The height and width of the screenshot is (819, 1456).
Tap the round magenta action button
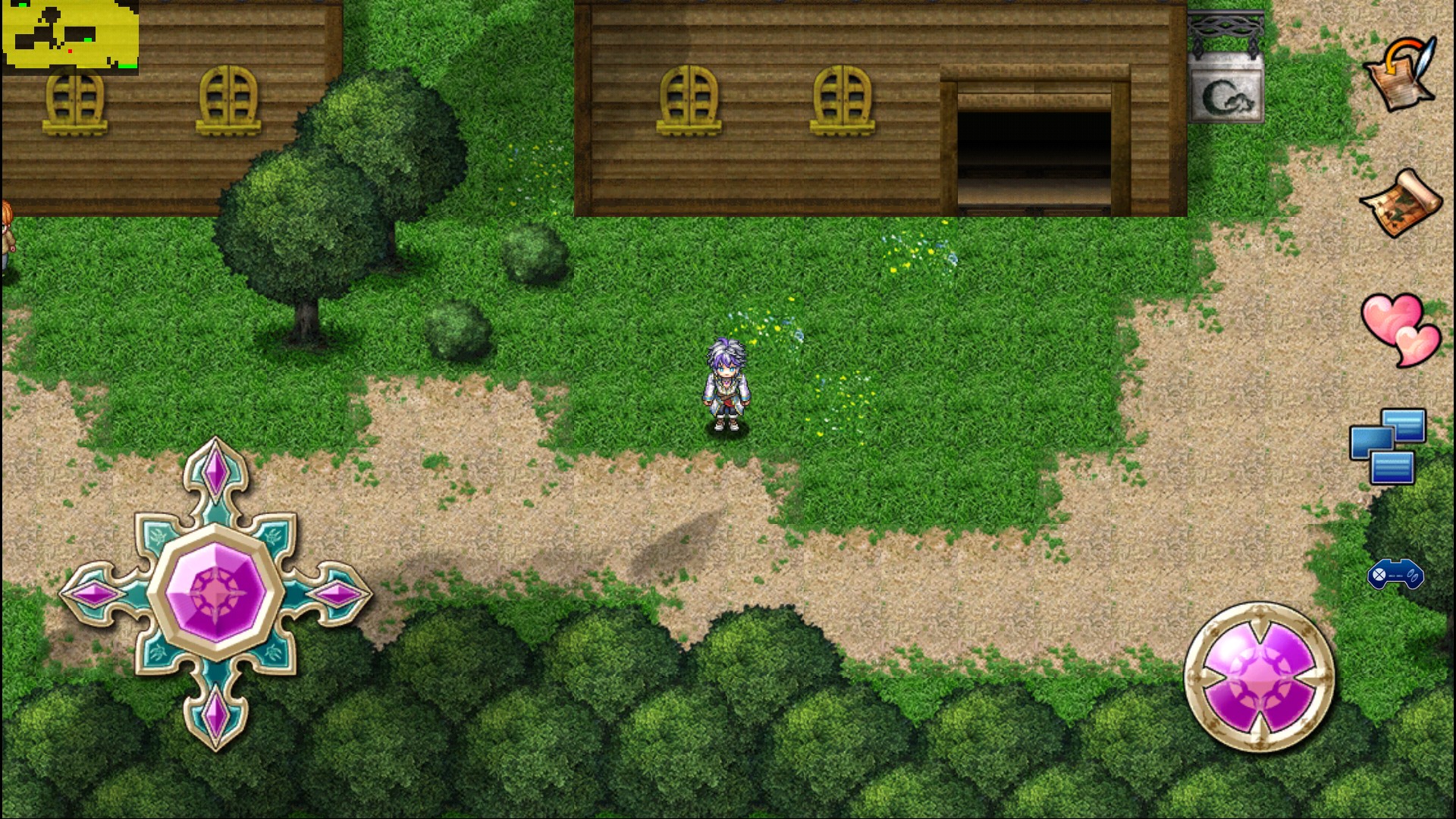point(1260,677)
